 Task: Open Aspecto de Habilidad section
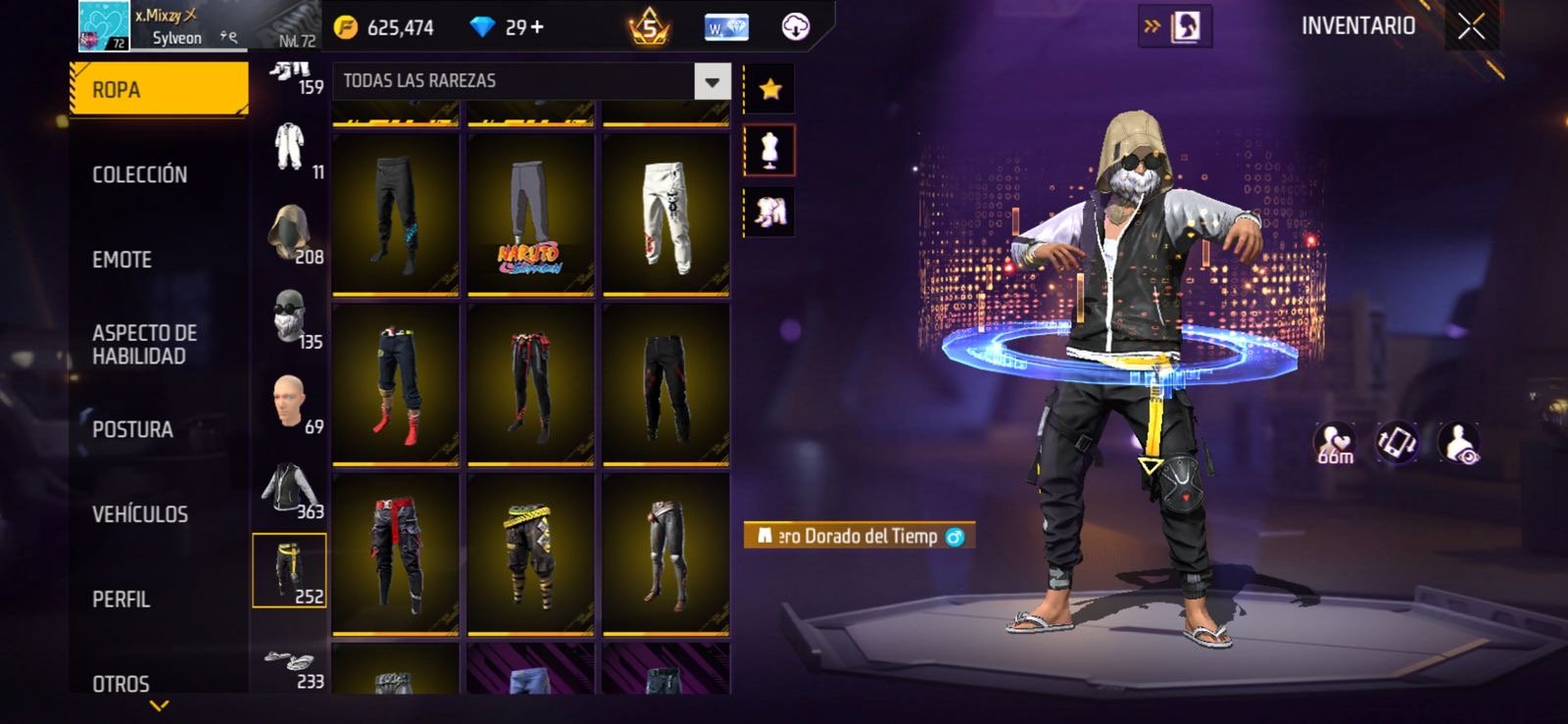(x=144, y=344)
